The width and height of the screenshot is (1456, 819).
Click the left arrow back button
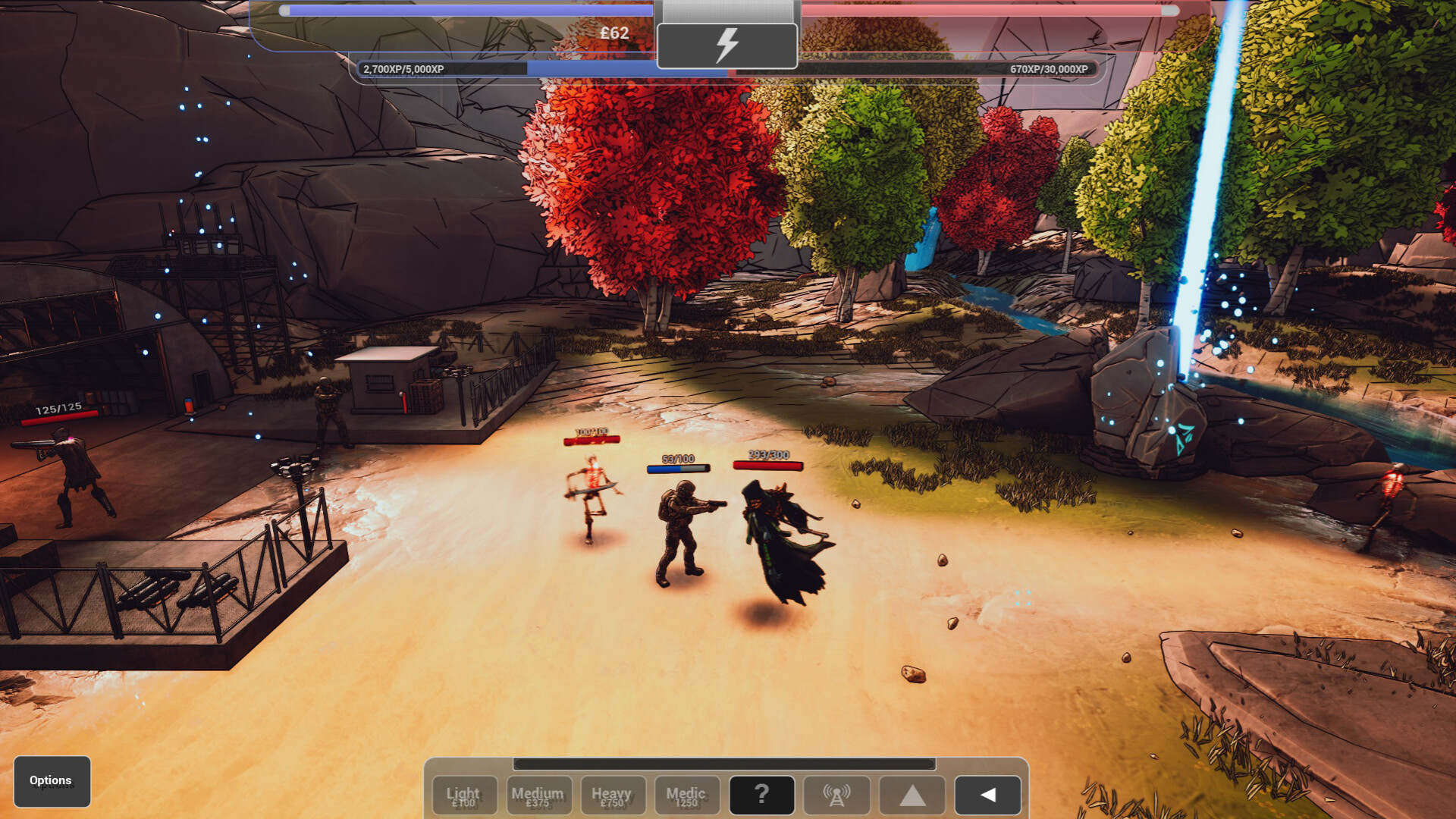(987, 795)
